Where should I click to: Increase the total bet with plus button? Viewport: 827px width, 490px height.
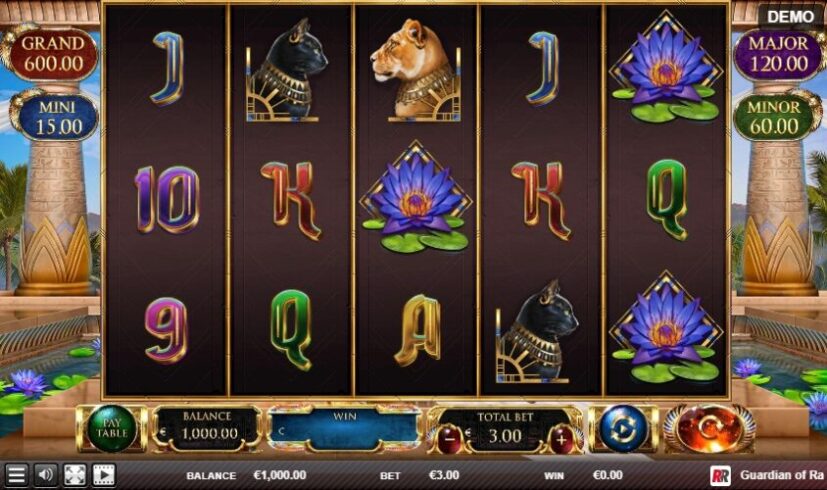click(x=562, y=437)
